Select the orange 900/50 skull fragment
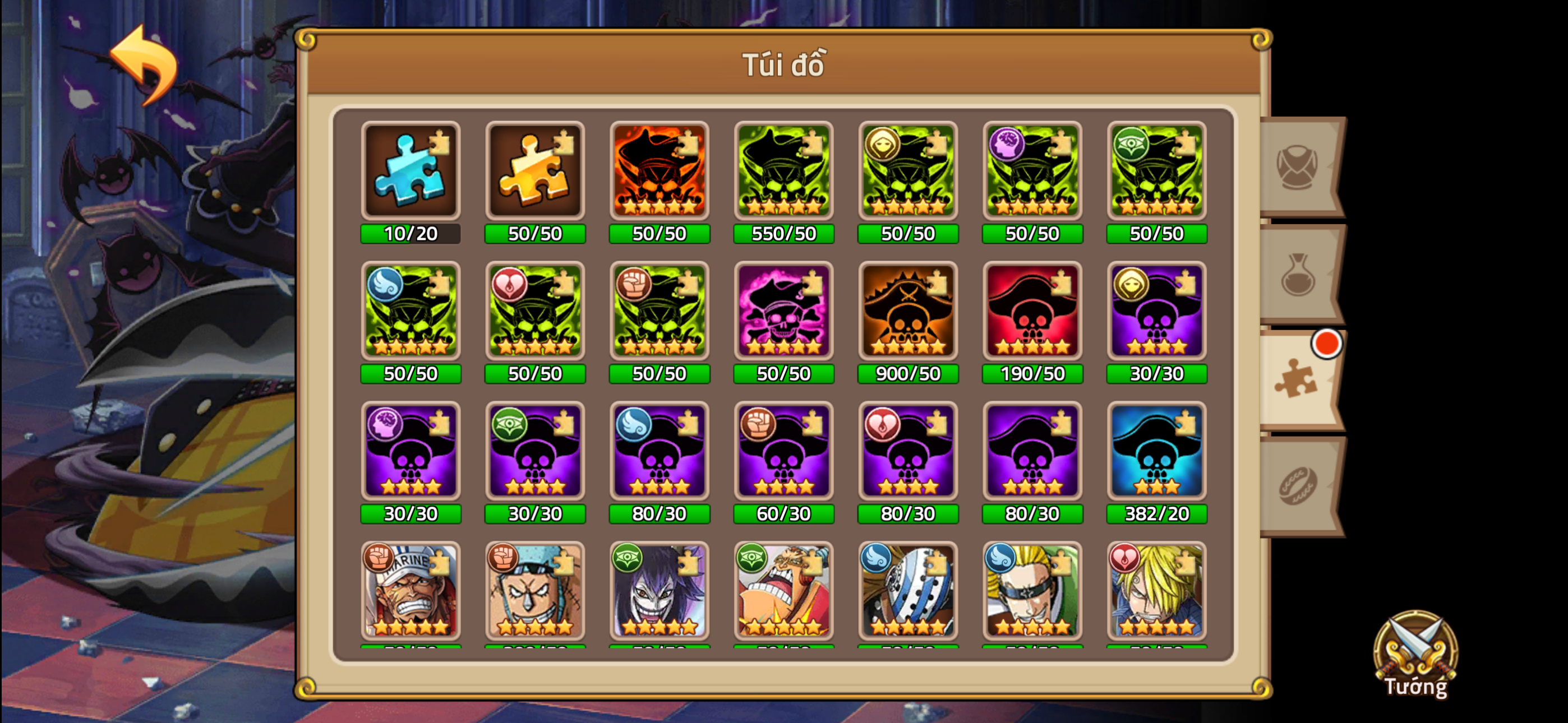Image resolution: width=1568 pixels, height=723 pixels. [x=907, y=312]
